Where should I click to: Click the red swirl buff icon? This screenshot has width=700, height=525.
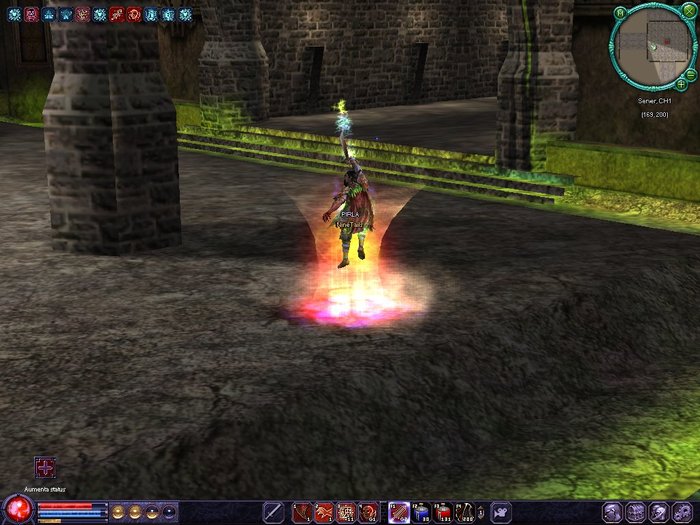click(x=134, y=14)
